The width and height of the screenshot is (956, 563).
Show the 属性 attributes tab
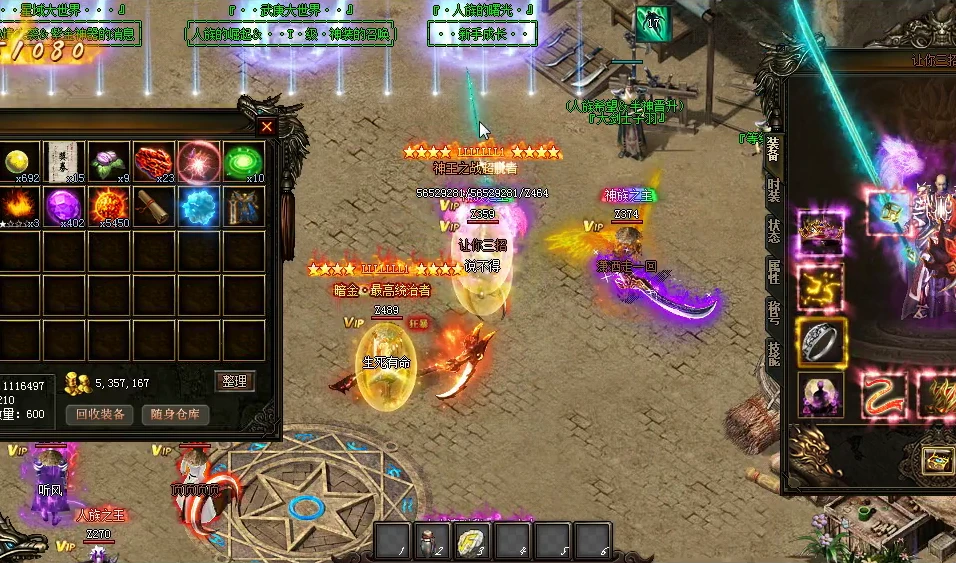point(773,271)
